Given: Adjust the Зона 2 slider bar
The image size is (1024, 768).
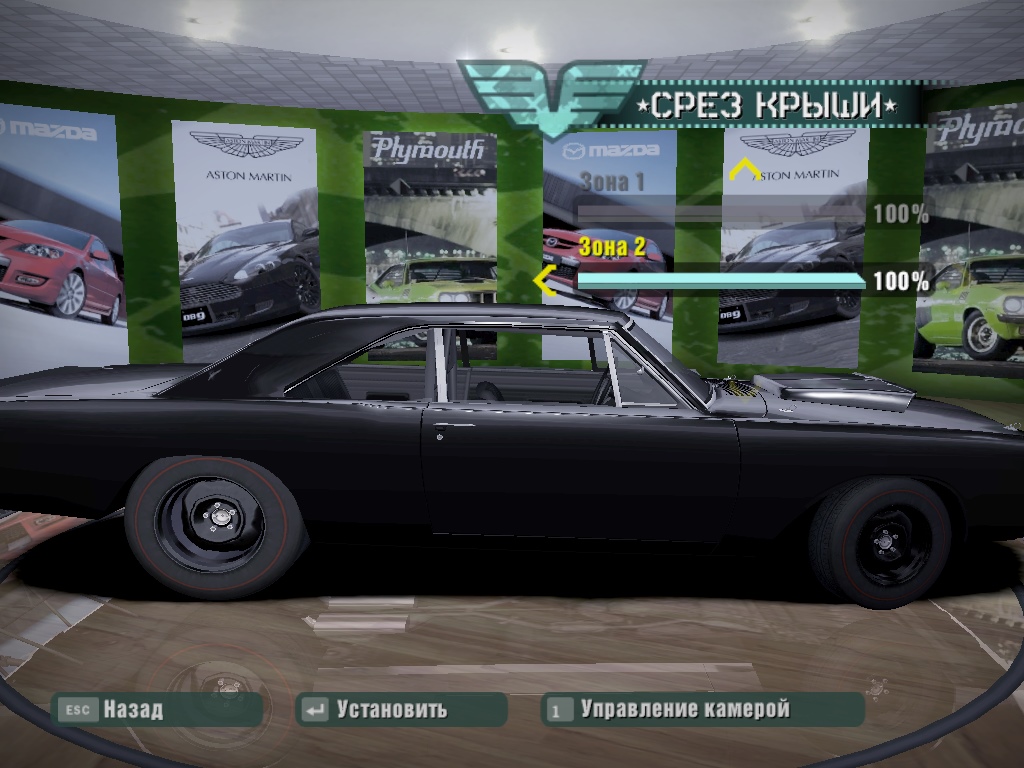Looking at the screenshot, I should (721, 281).
